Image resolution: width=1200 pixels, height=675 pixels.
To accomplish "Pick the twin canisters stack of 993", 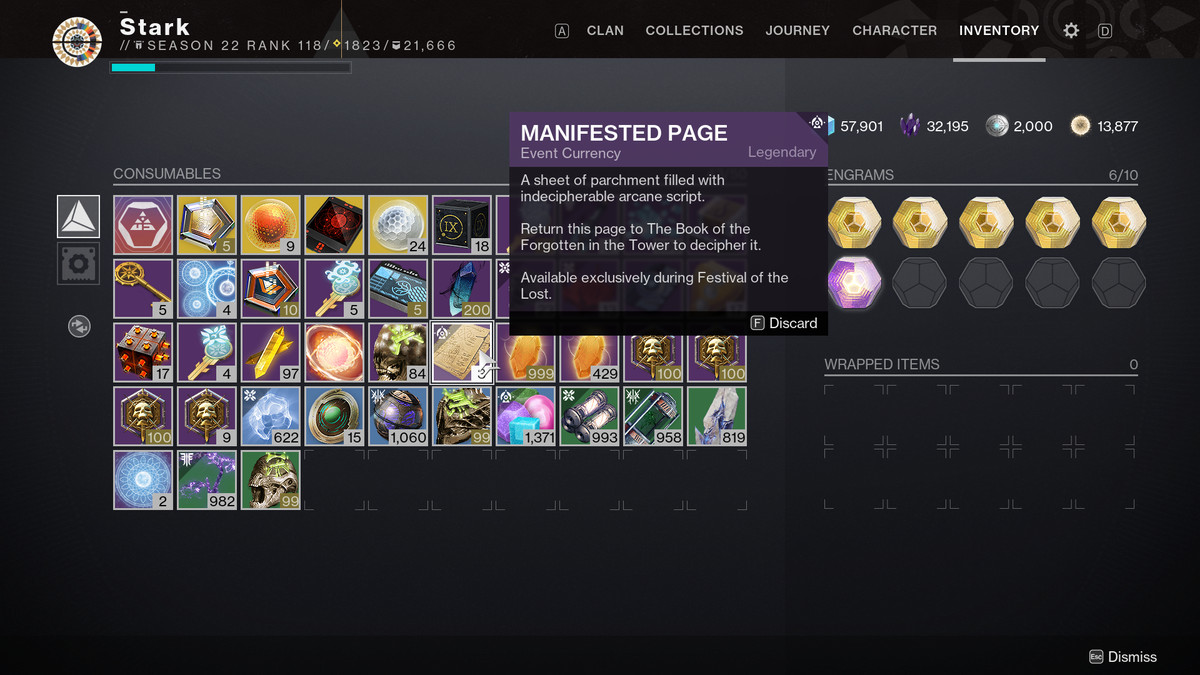I will click(x=590, y=416).
